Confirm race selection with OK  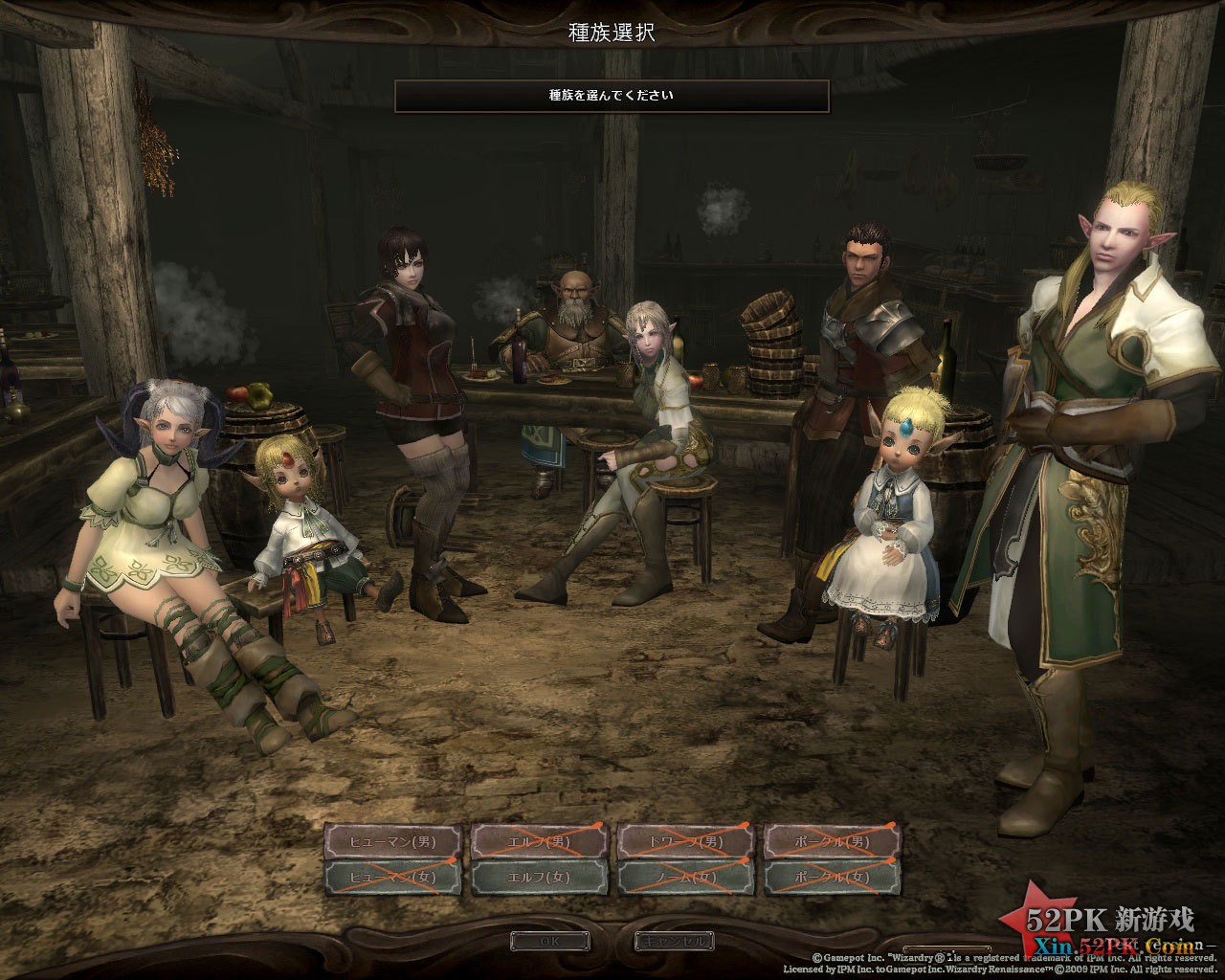tap(549, 942)
